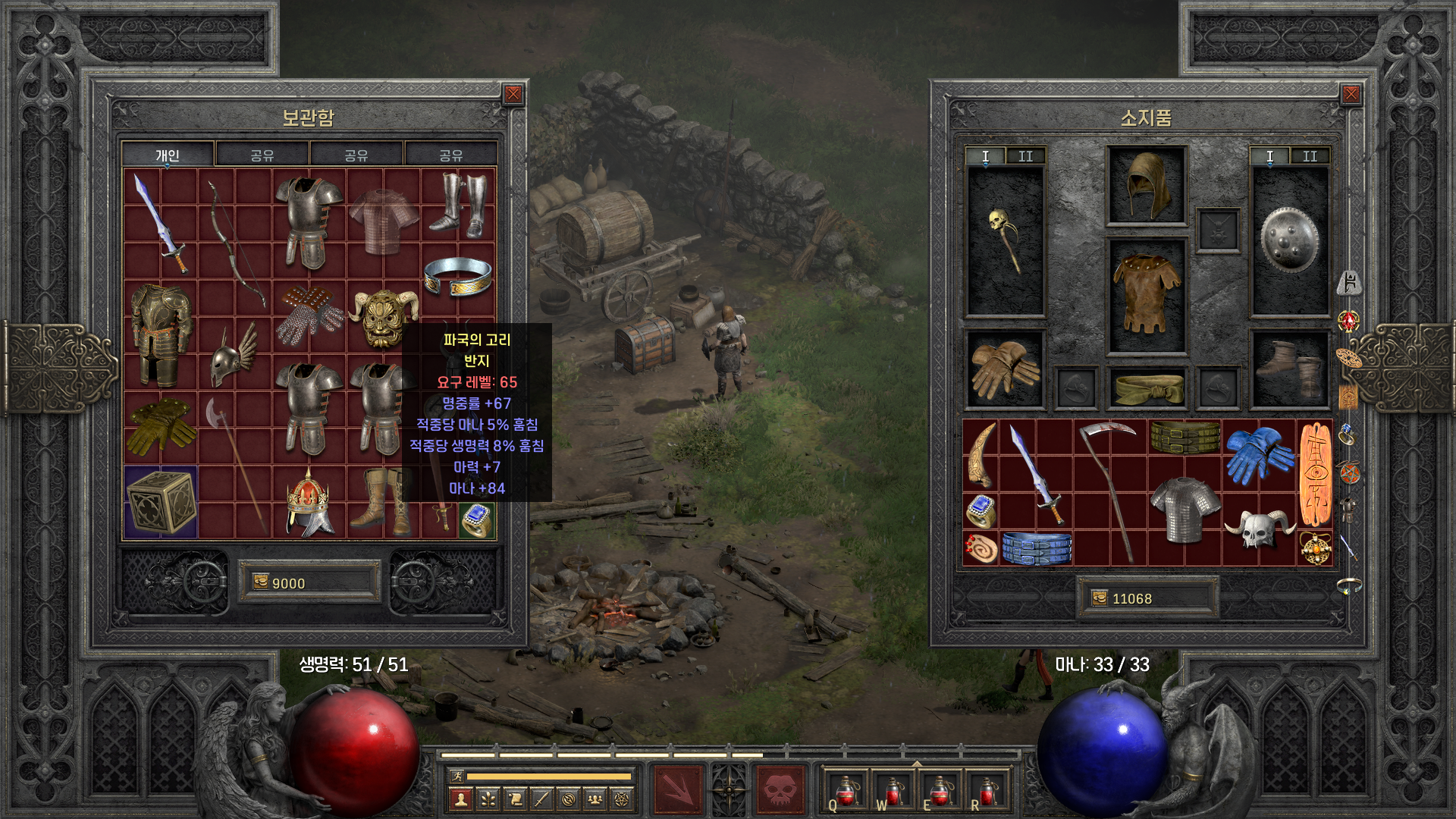The image size is (1456, 819).
Task: Open the stash gold withdraw button
Action: (x=261, y=582)
